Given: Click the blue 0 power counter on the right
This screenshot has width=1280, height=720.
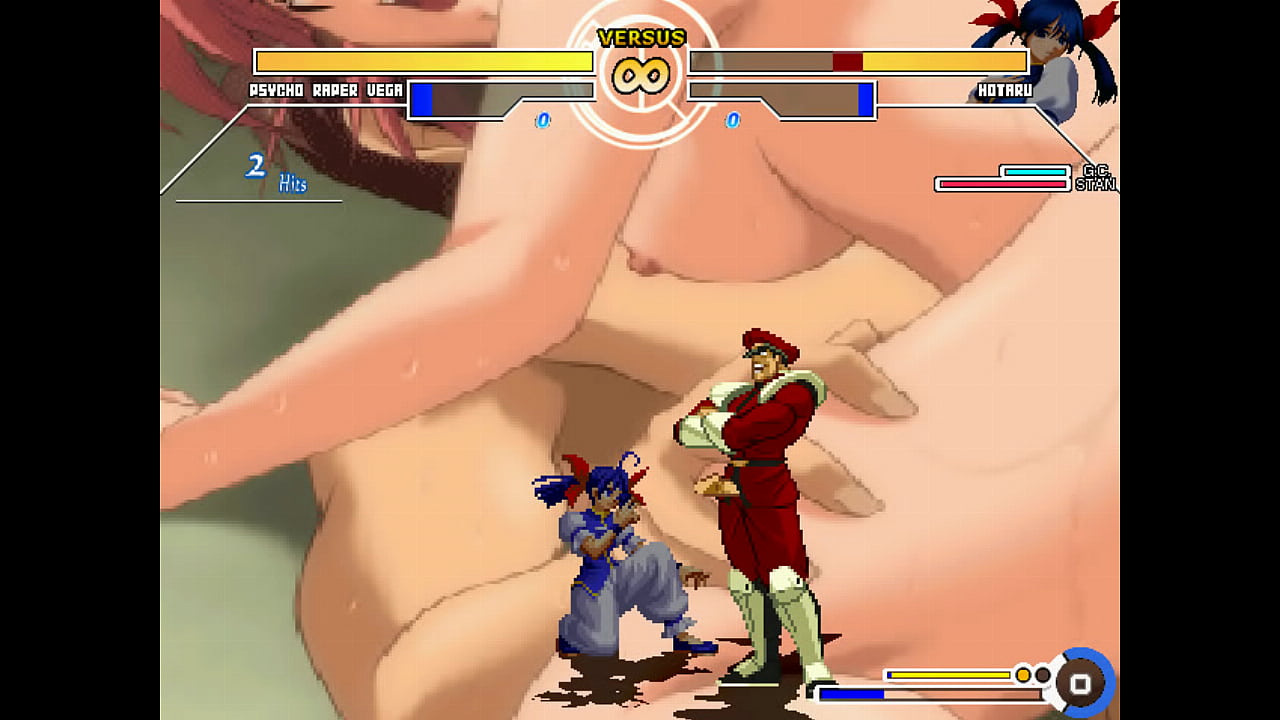Looking at the screenshot, I should pyautogui.click(x=735, y=120).
